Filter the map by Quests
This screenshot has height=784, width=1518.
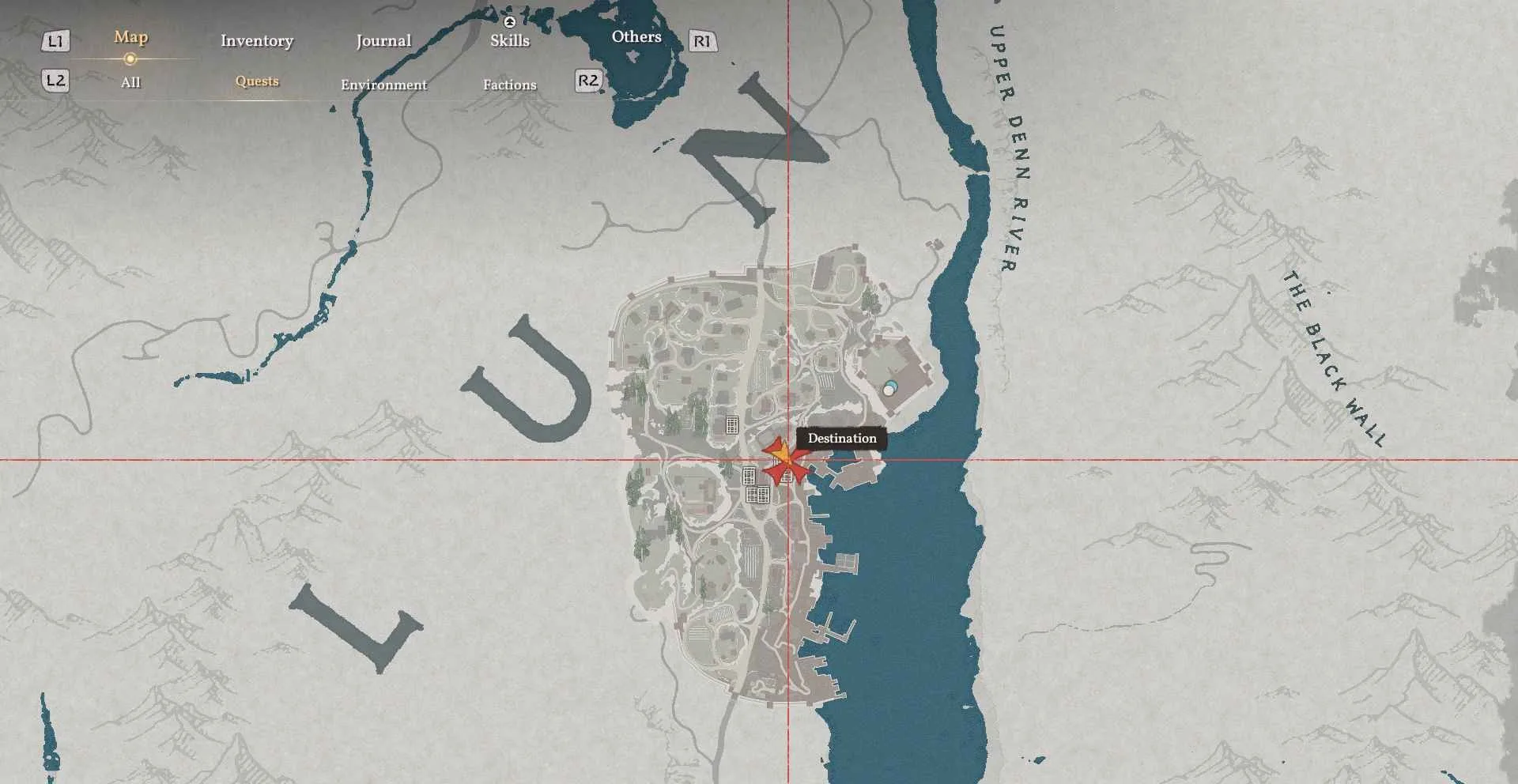tap(257, 81)
